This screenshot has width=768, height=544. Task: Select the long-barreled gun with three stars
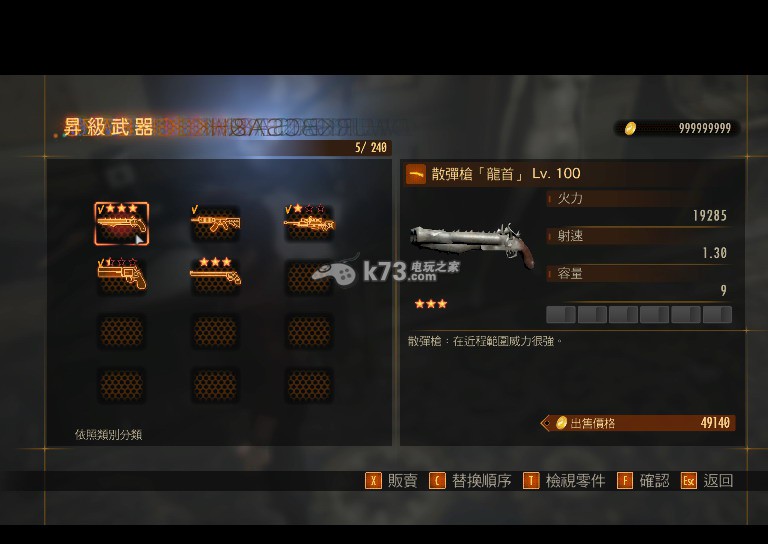[x=215, y=276]
